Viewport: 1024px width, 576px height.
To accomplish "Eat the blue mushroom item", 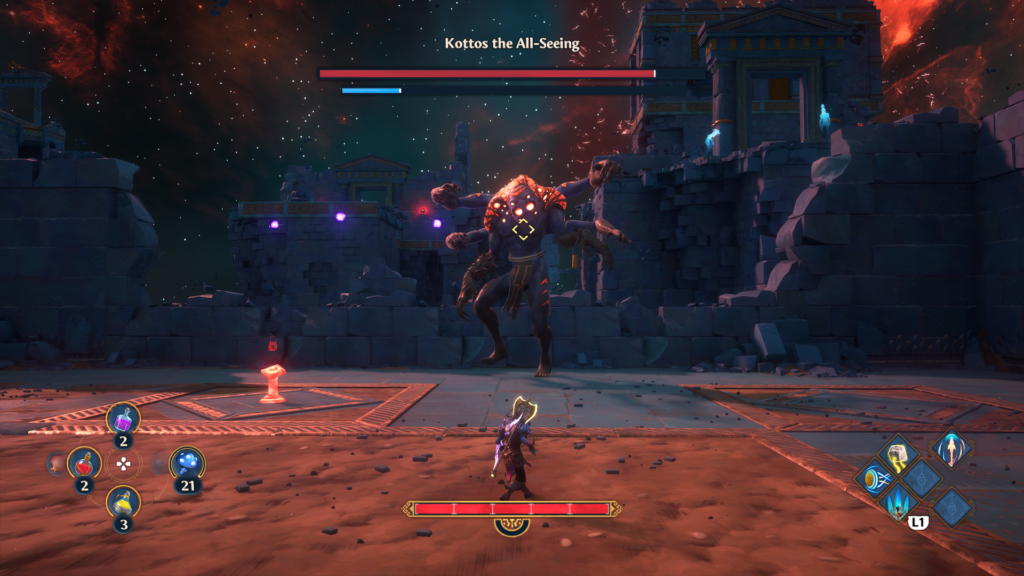I will [187, 462].
